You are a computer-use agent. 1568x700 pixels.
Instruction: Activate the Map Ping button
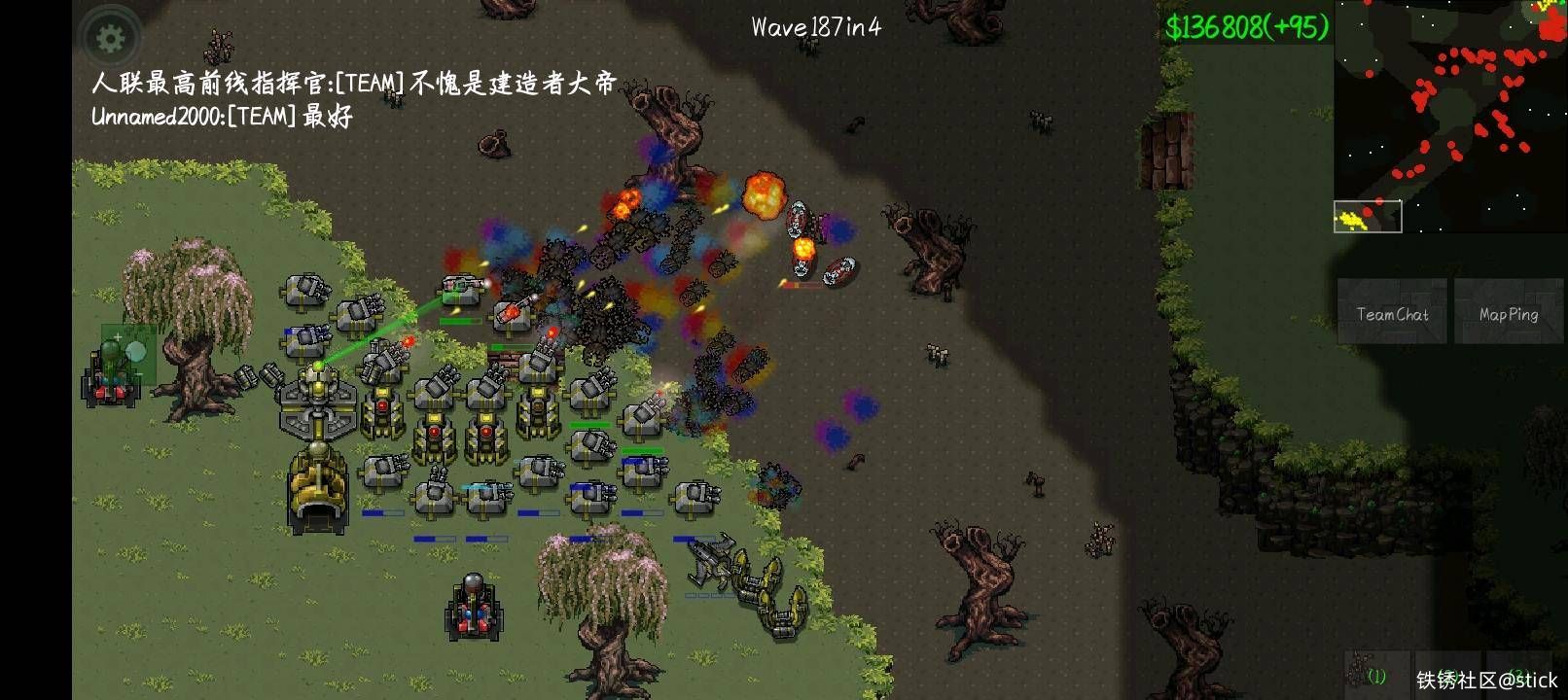point(1508,314)
